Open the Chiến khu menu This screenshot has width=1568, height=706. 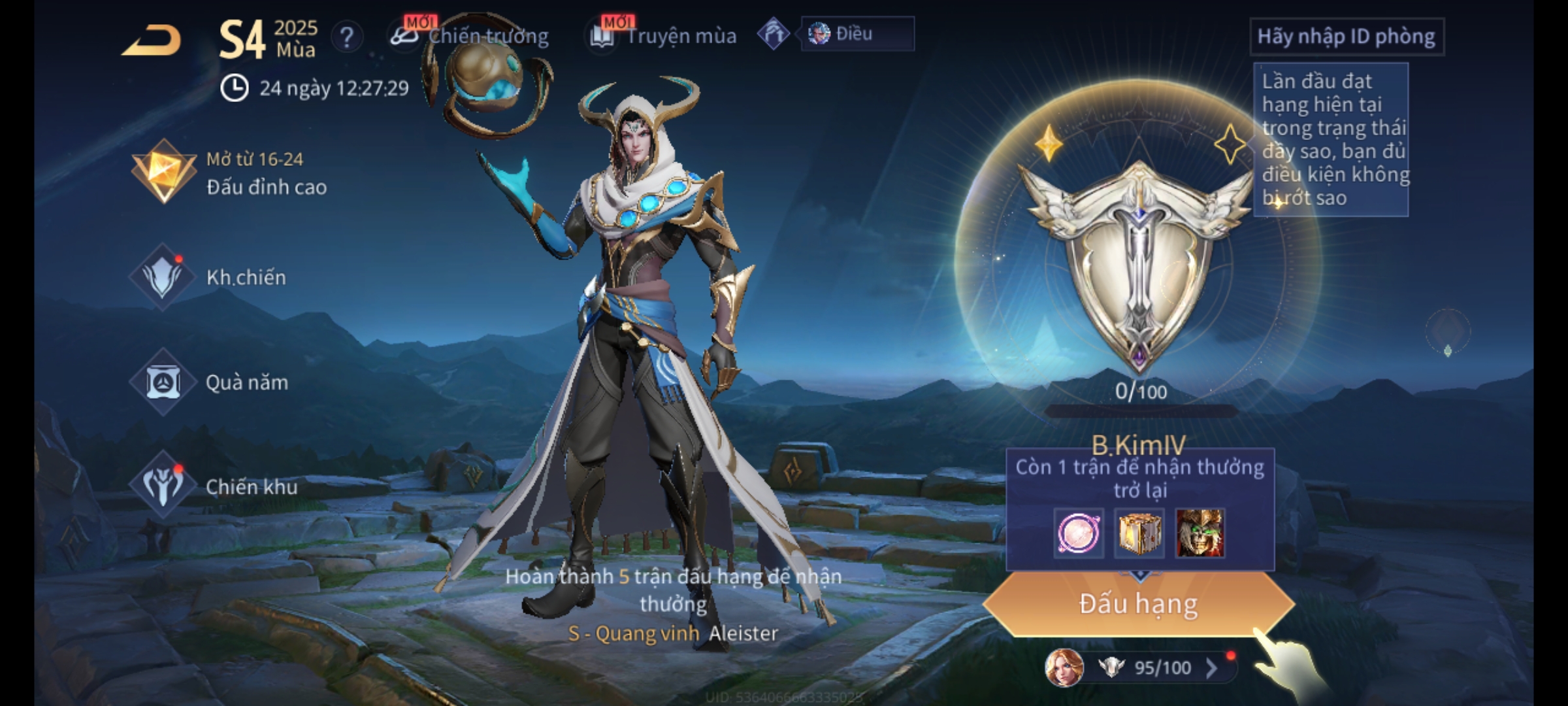coord(216,486)
